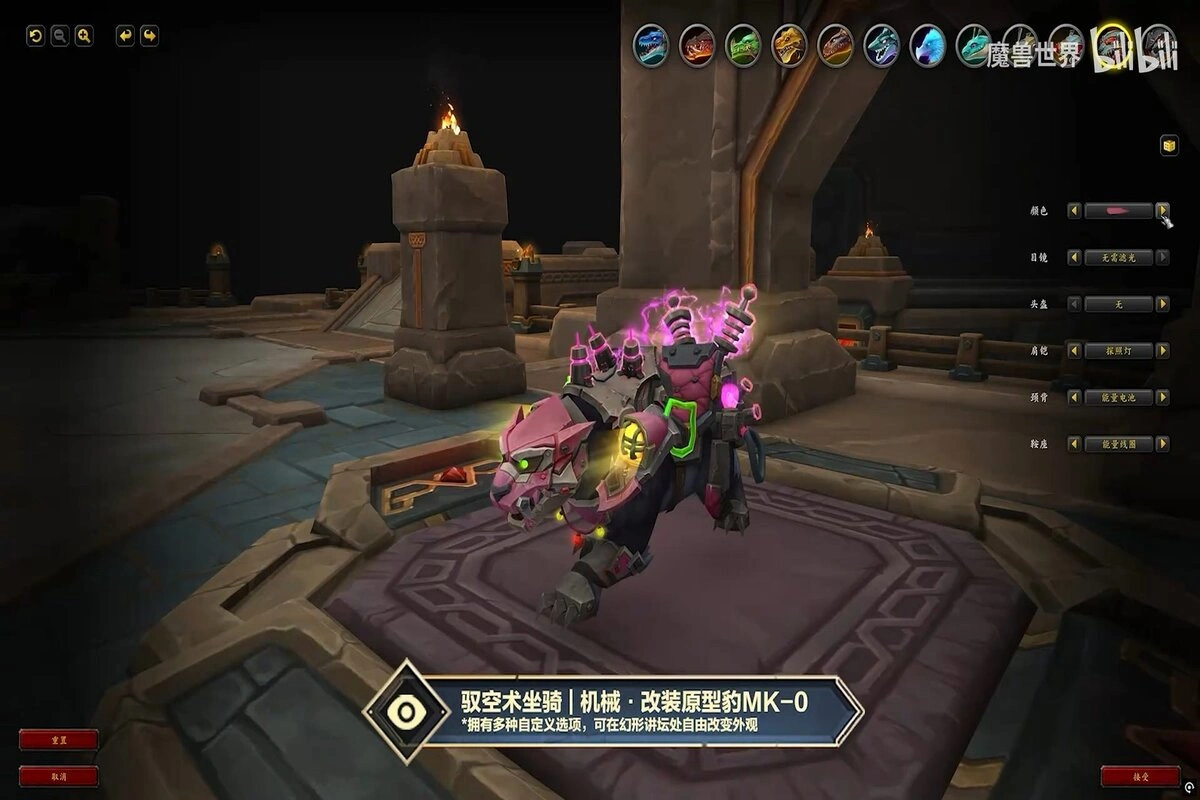1200x800 pixels.
Task: Choose previous color (颜色) with left arrow
Action: 1074,211
